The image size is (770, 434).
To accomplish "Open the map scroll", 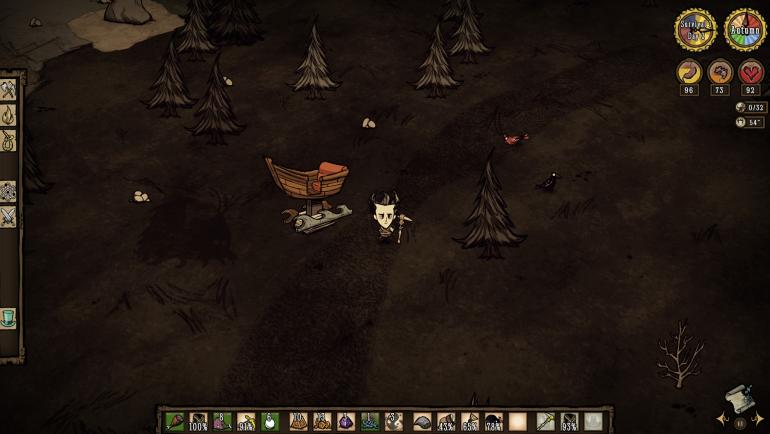I will [x=738, y=397].
